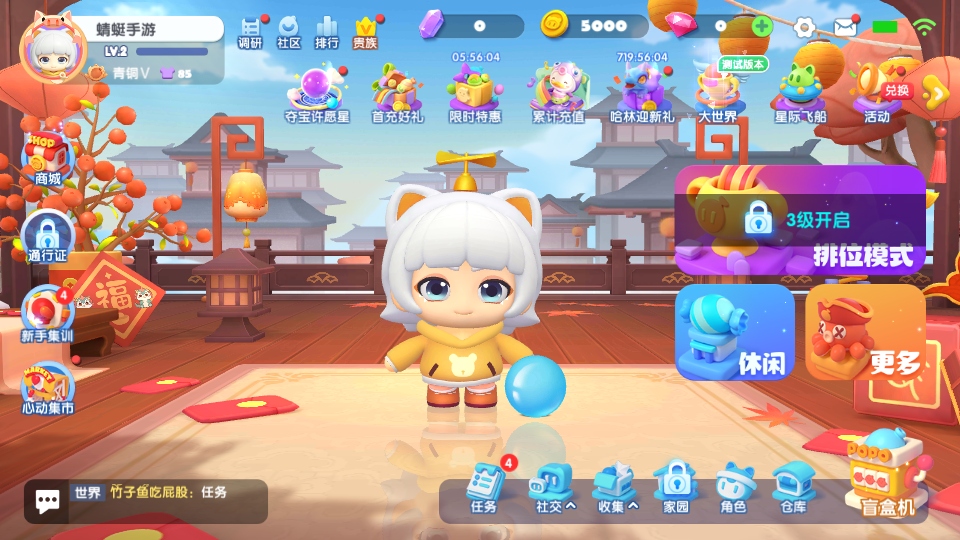
Task: Open the 通行证 battle pass
Action: 47,235
